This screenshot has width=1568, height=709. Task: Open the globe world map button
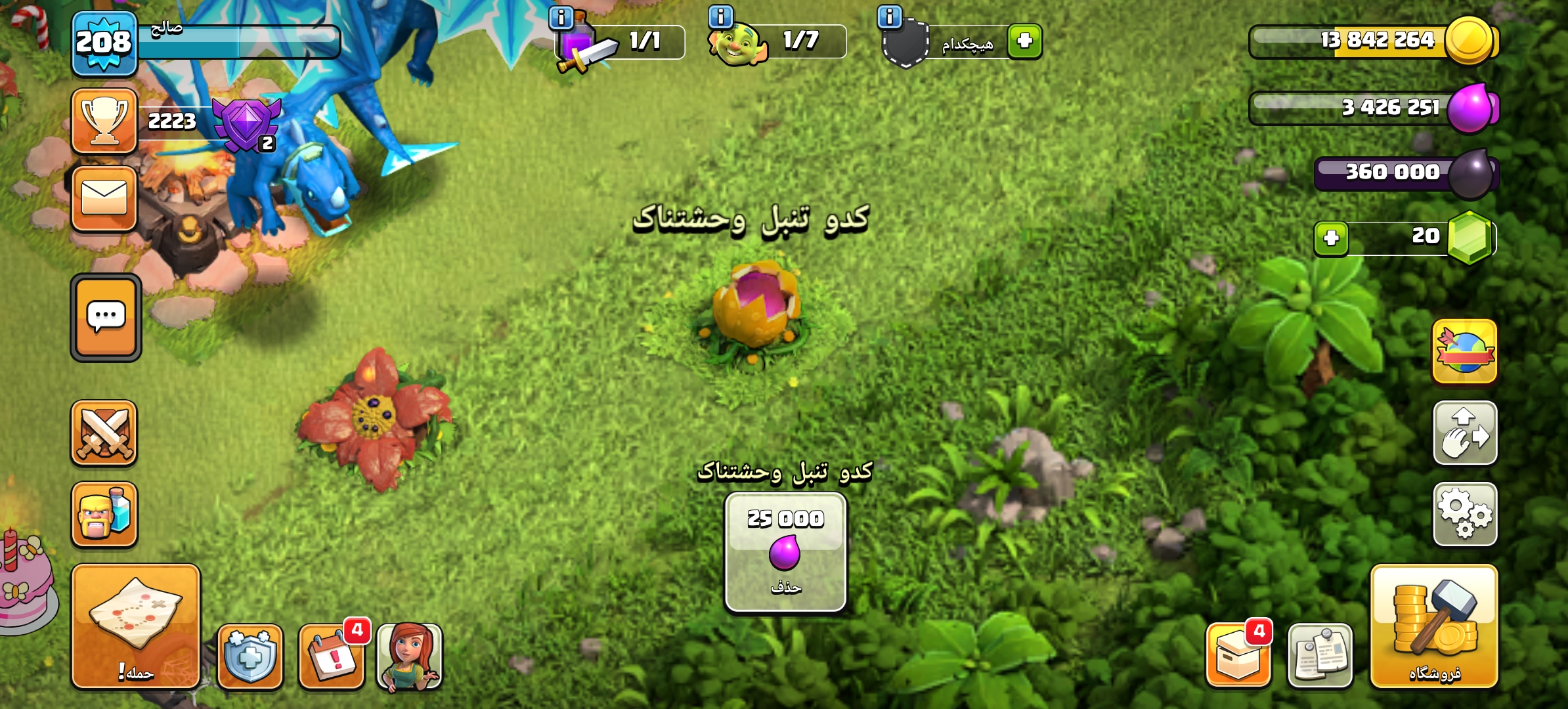point(1465,352)
